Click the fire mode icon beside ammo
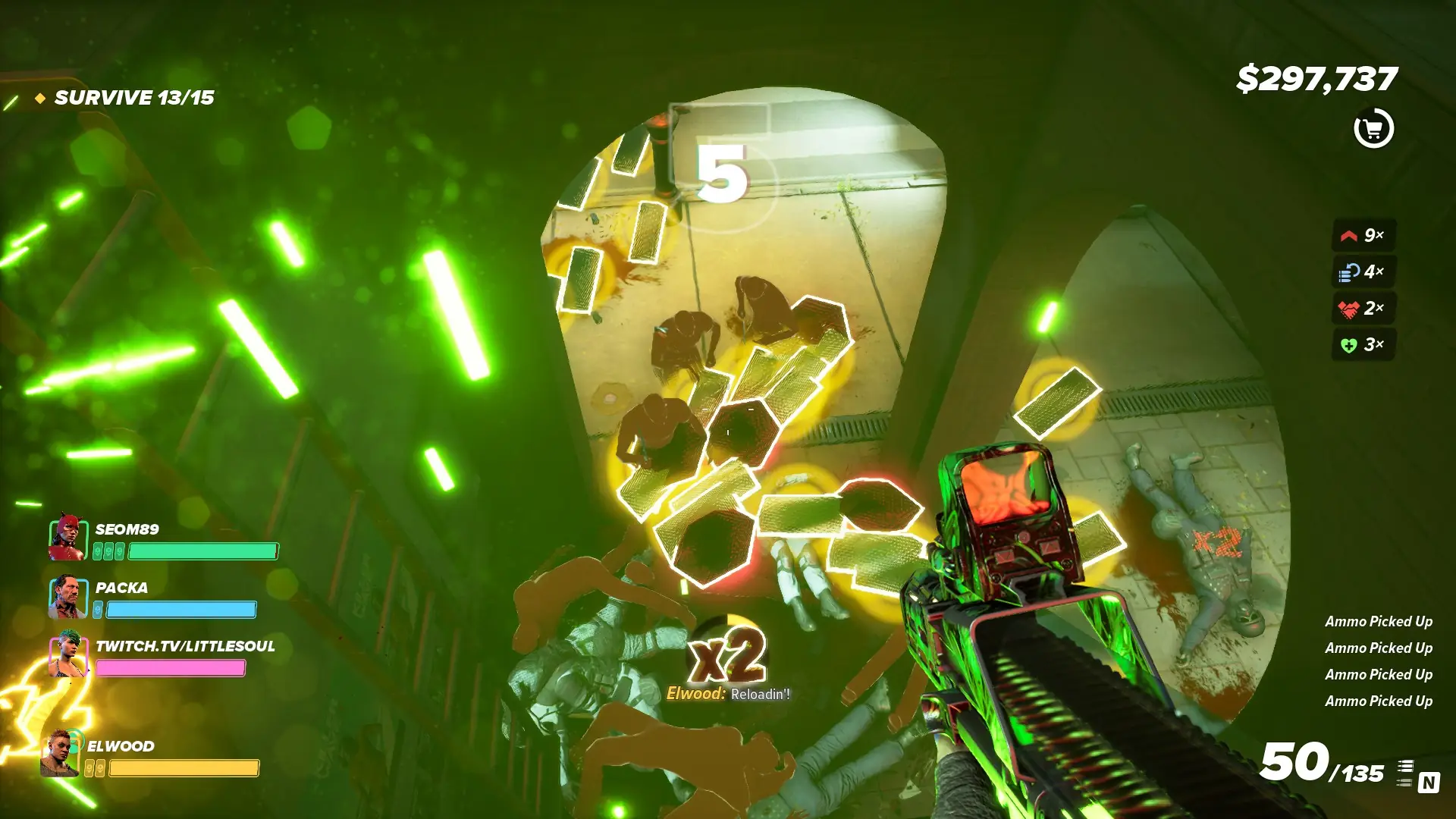 click(1405, 773)
